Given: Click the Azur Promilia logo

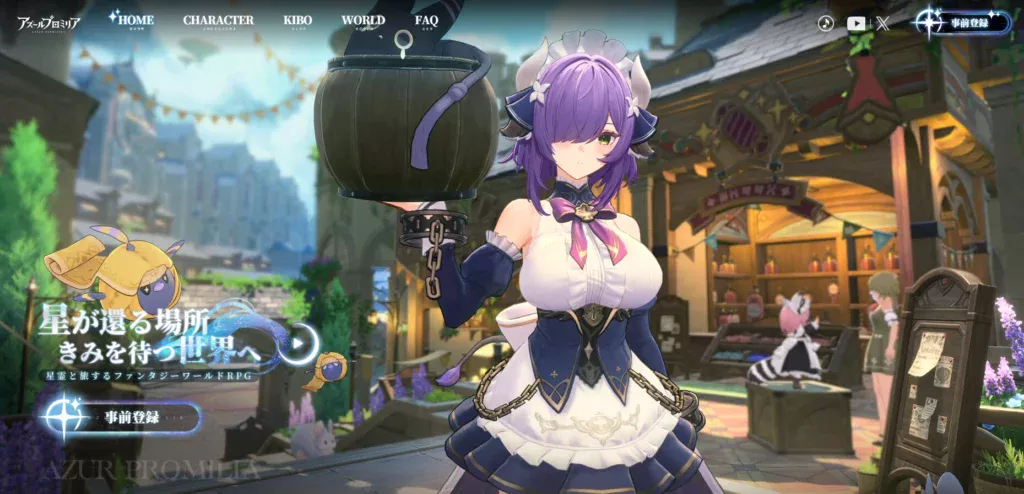Looking at the screenshot, I should point(48,20).
